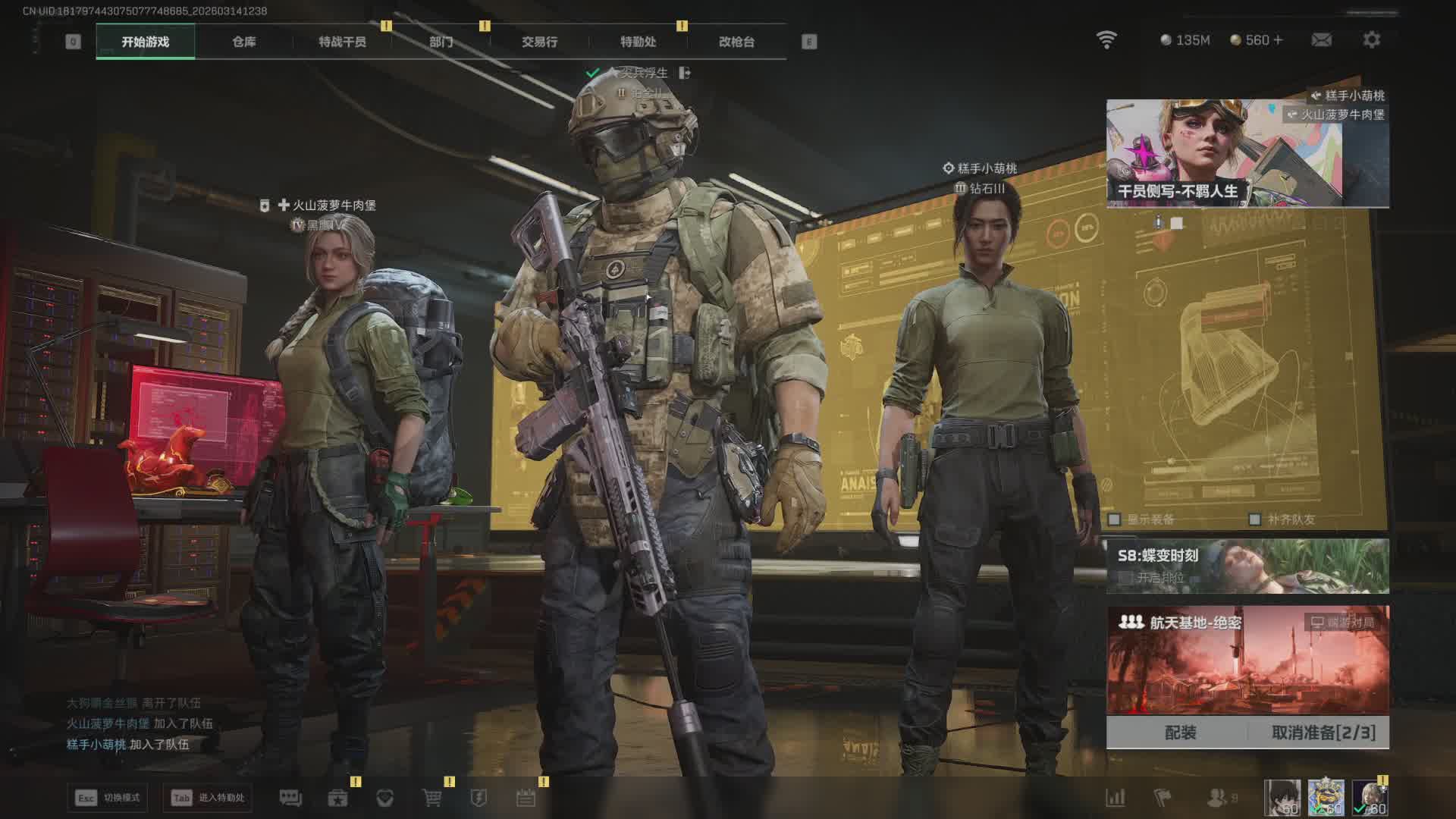Open the 特战干员 operators tab
This screenshot has height=819, width=1456.
point(342,42)
